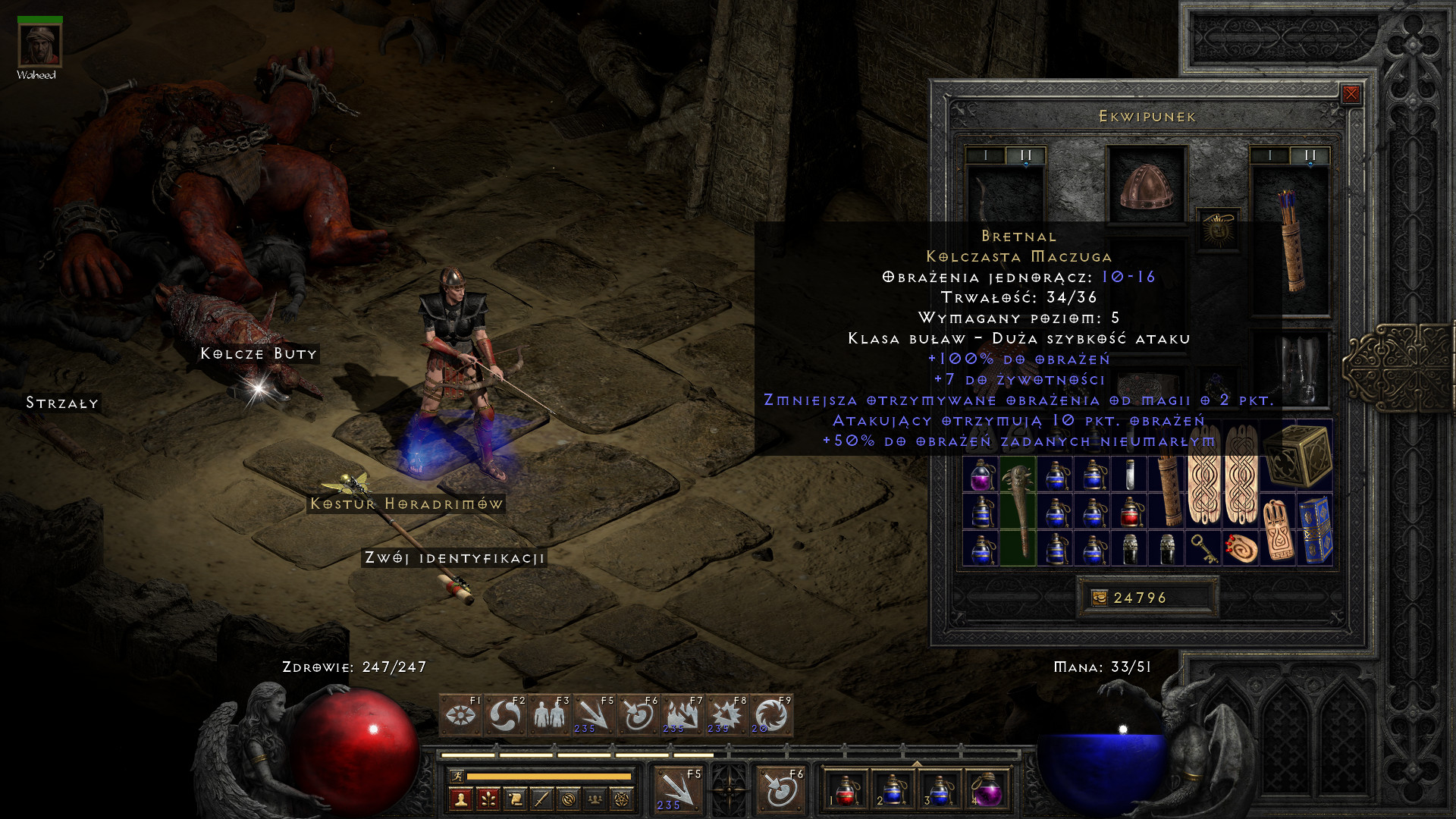The height and width of the screenshot is (819, 1456).
Task: Select the gold key in inventory
Action: tap(1204, 548)
